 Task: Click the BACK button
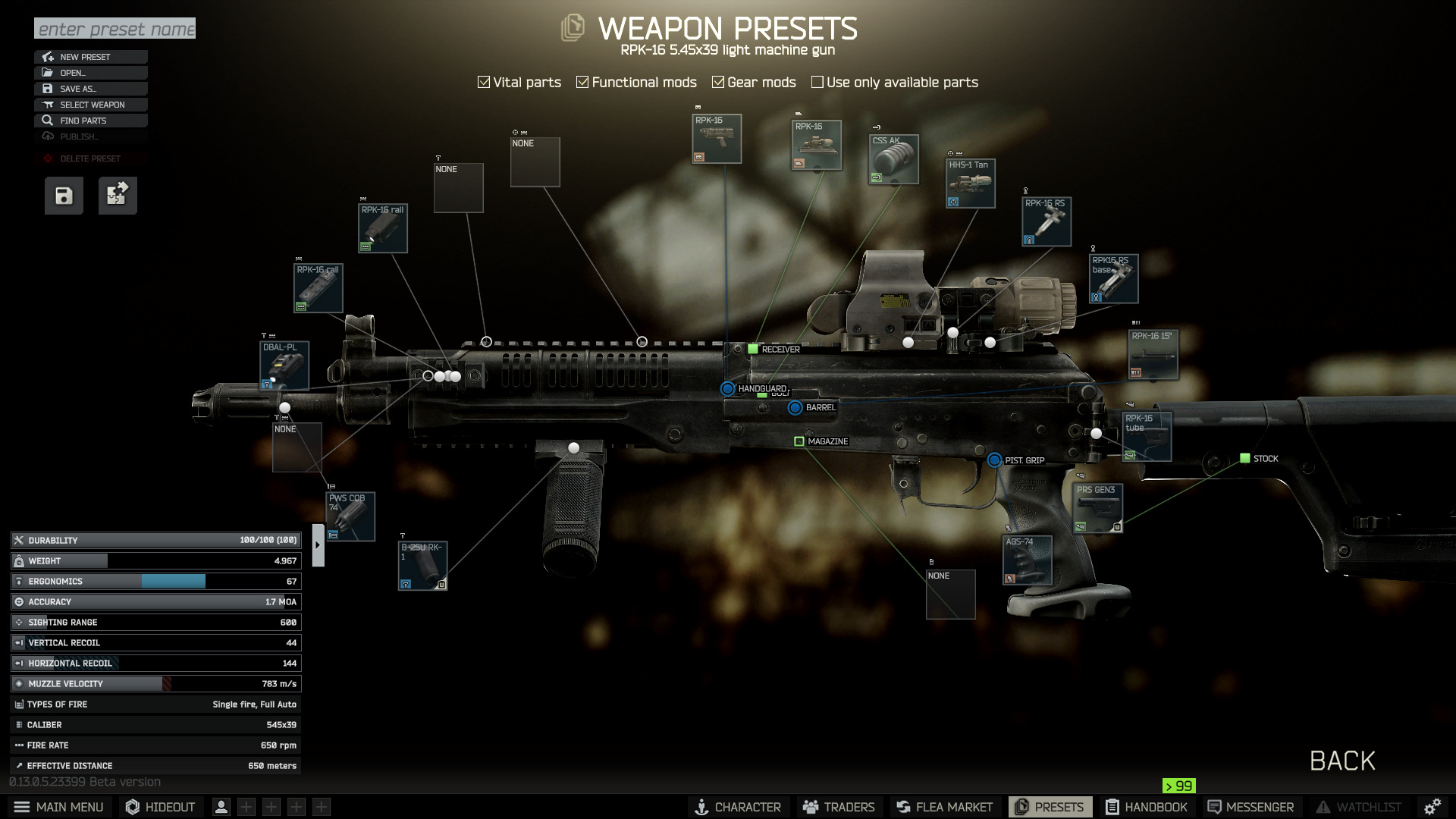click(1342, 761)
